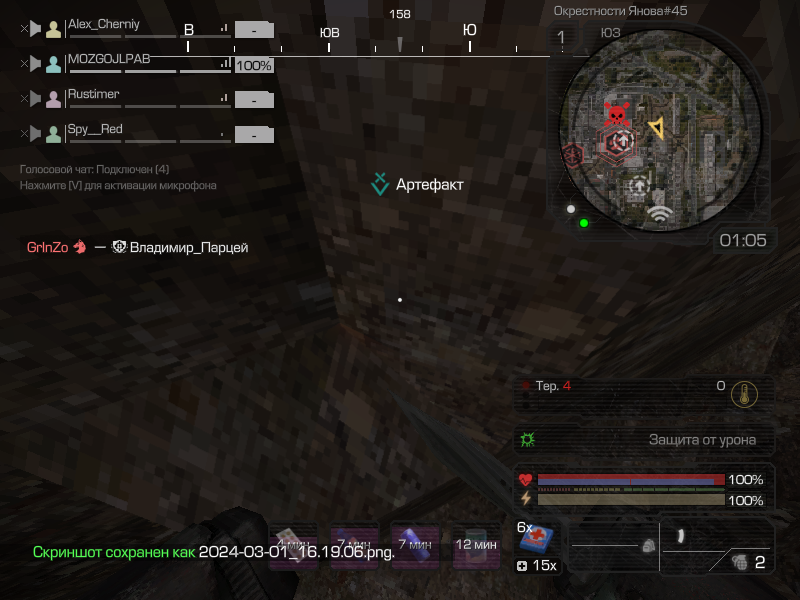This screenshot has height=600, width=800.
Task: Select Spy__Red in the squad list
Action: (95, 129)
